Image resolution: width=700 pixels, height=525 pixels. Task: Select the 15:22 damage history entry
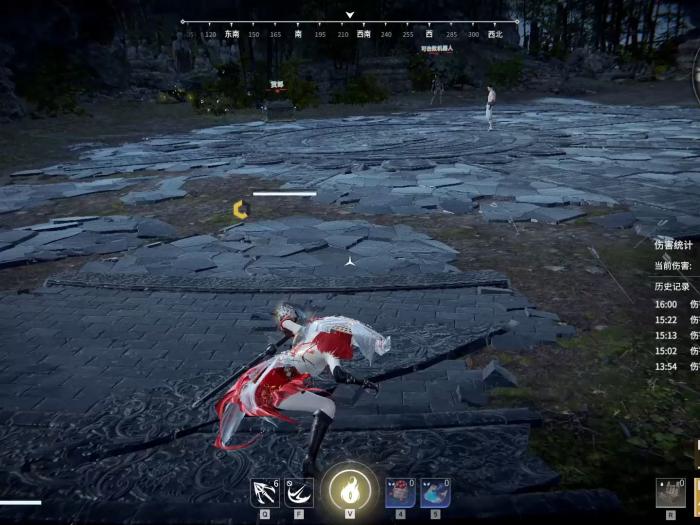[676, 320]
